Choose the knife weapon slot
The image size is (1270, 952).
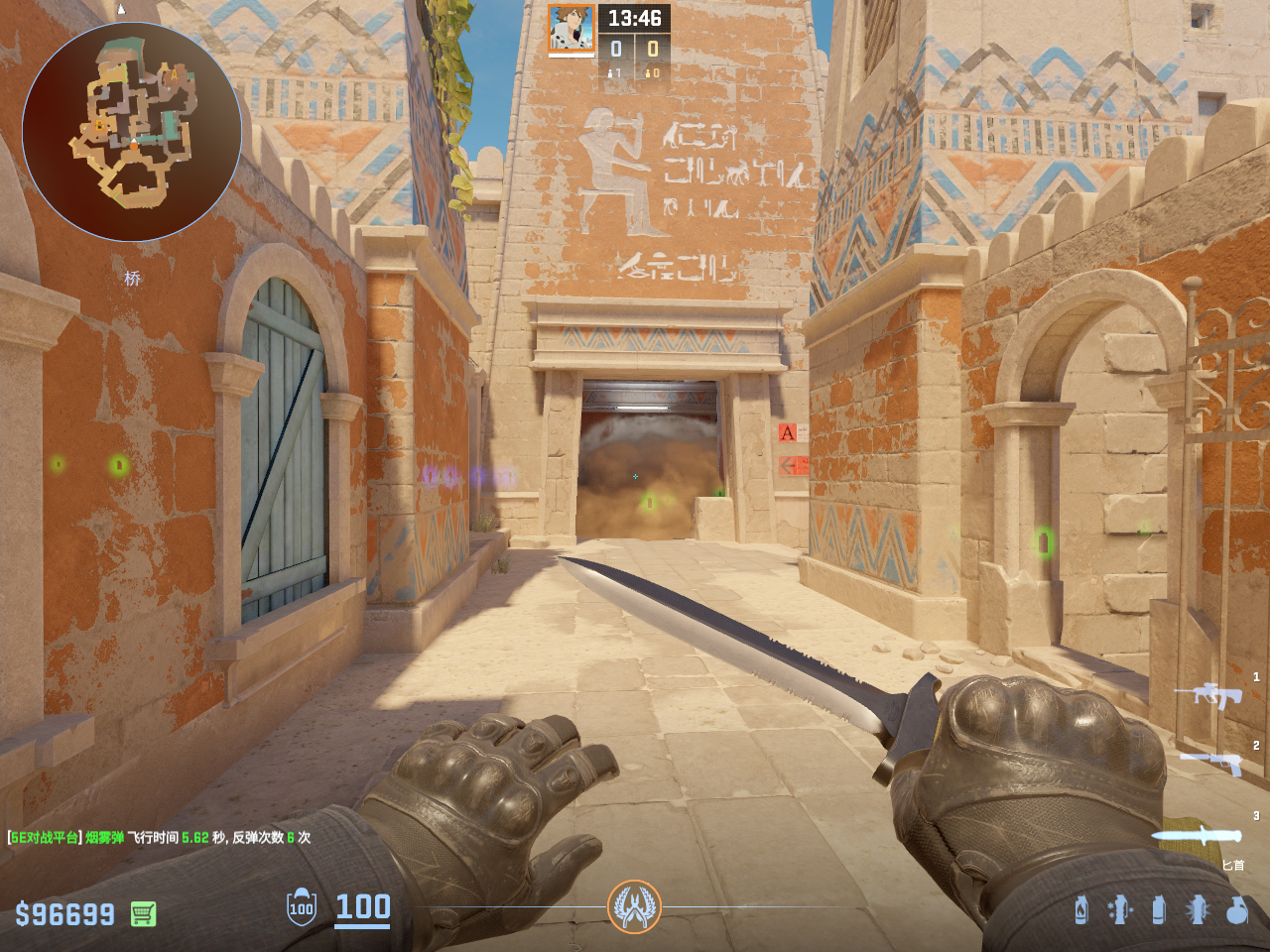coord(1197,835)
